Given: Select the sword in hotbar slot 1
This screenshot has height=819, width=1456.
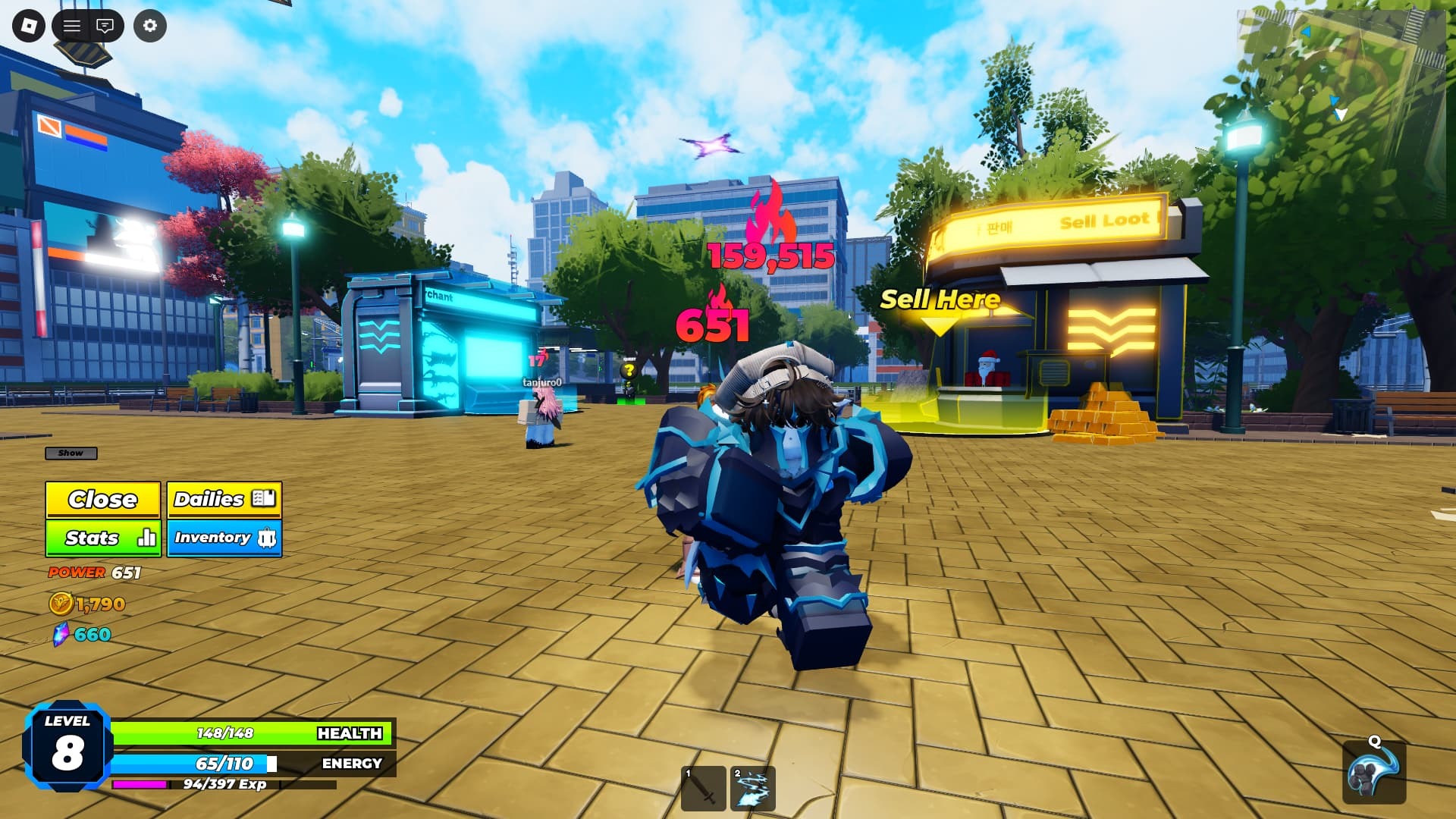Looking at the screenshot, I should click(x=703, y=789).
